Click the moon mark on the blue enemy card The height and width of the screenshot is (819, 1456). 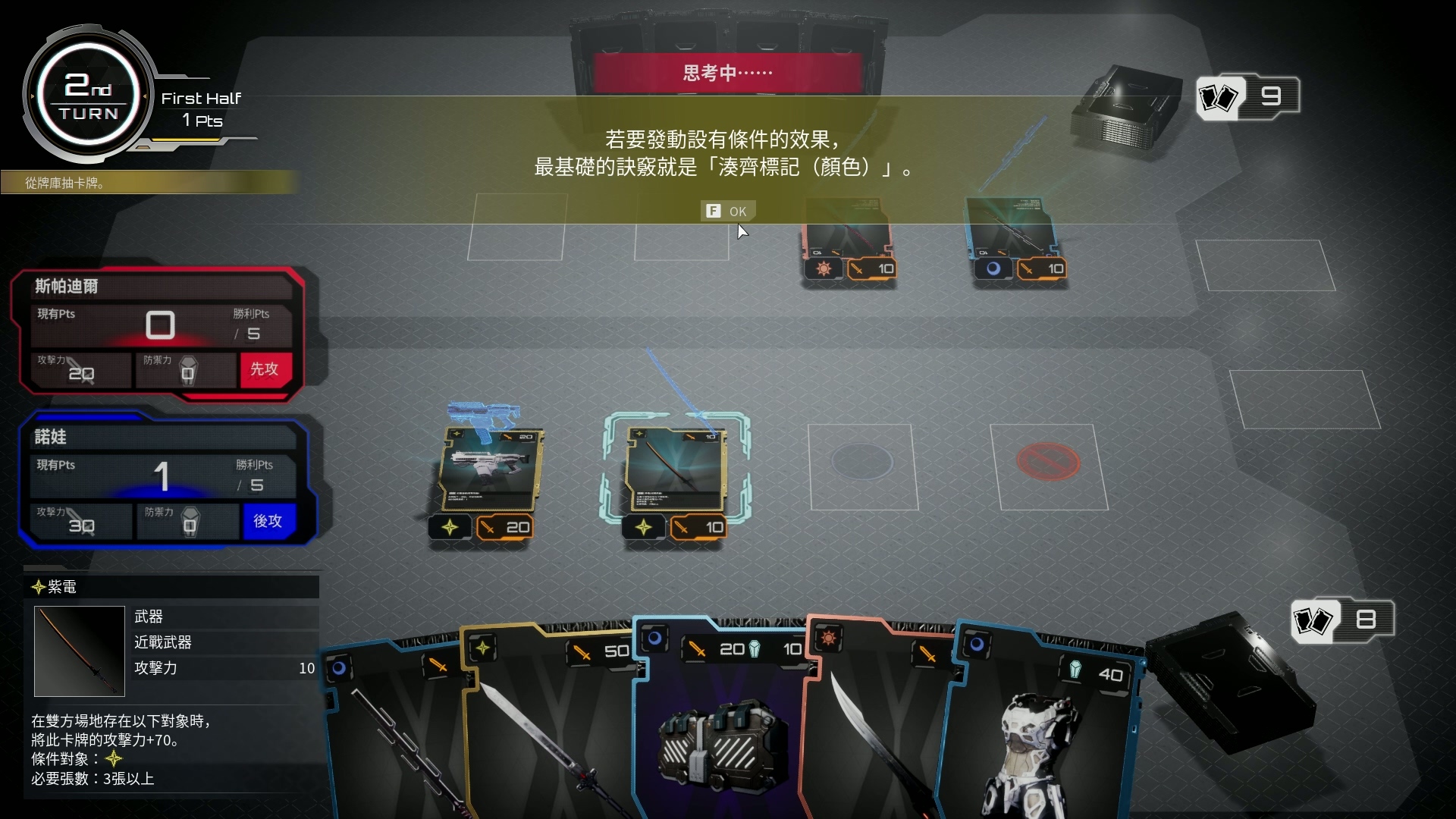pos(995,268)
